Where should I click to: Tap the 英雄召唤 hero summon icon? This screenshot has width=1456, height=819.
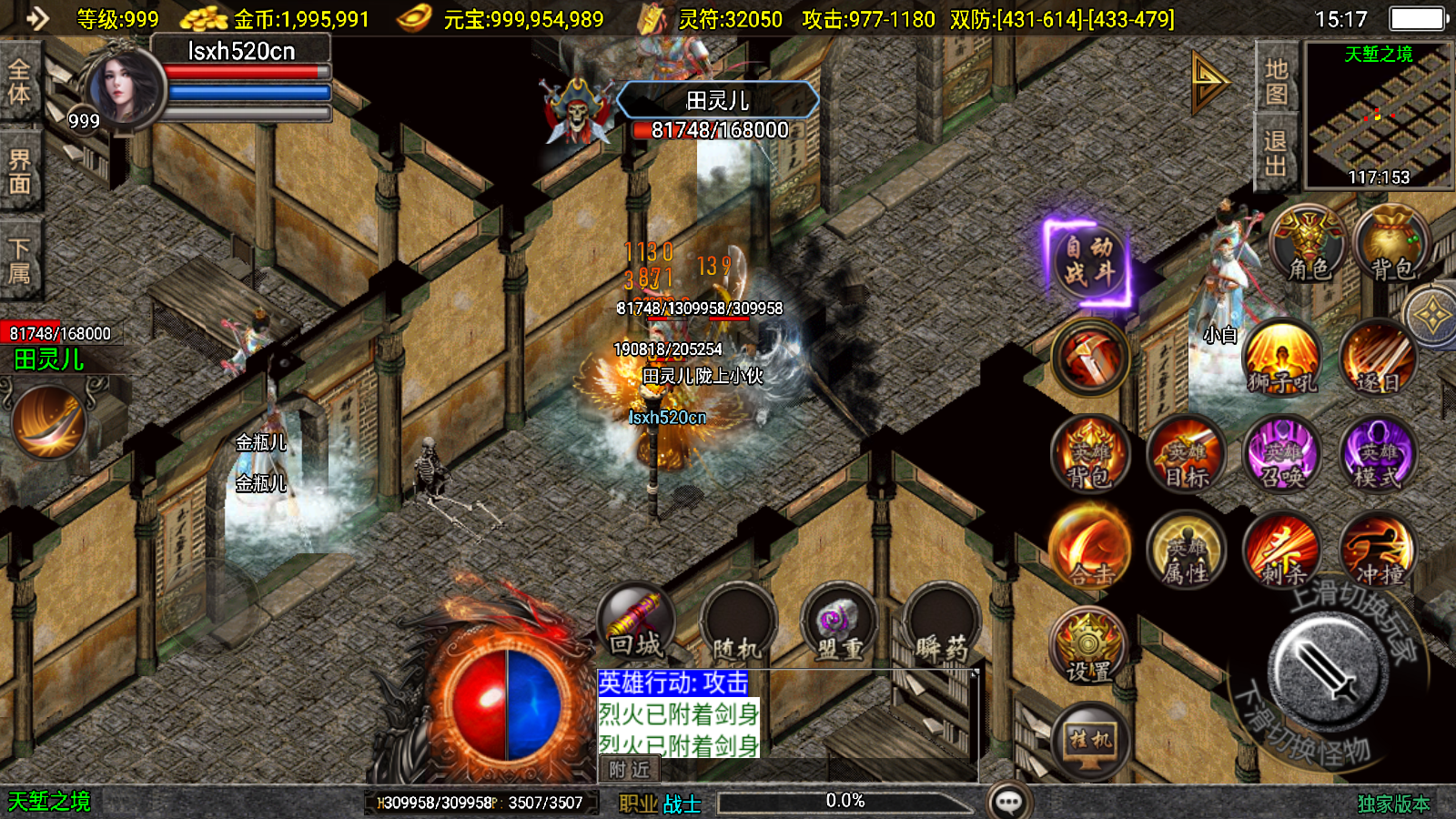click(1282, 454)
